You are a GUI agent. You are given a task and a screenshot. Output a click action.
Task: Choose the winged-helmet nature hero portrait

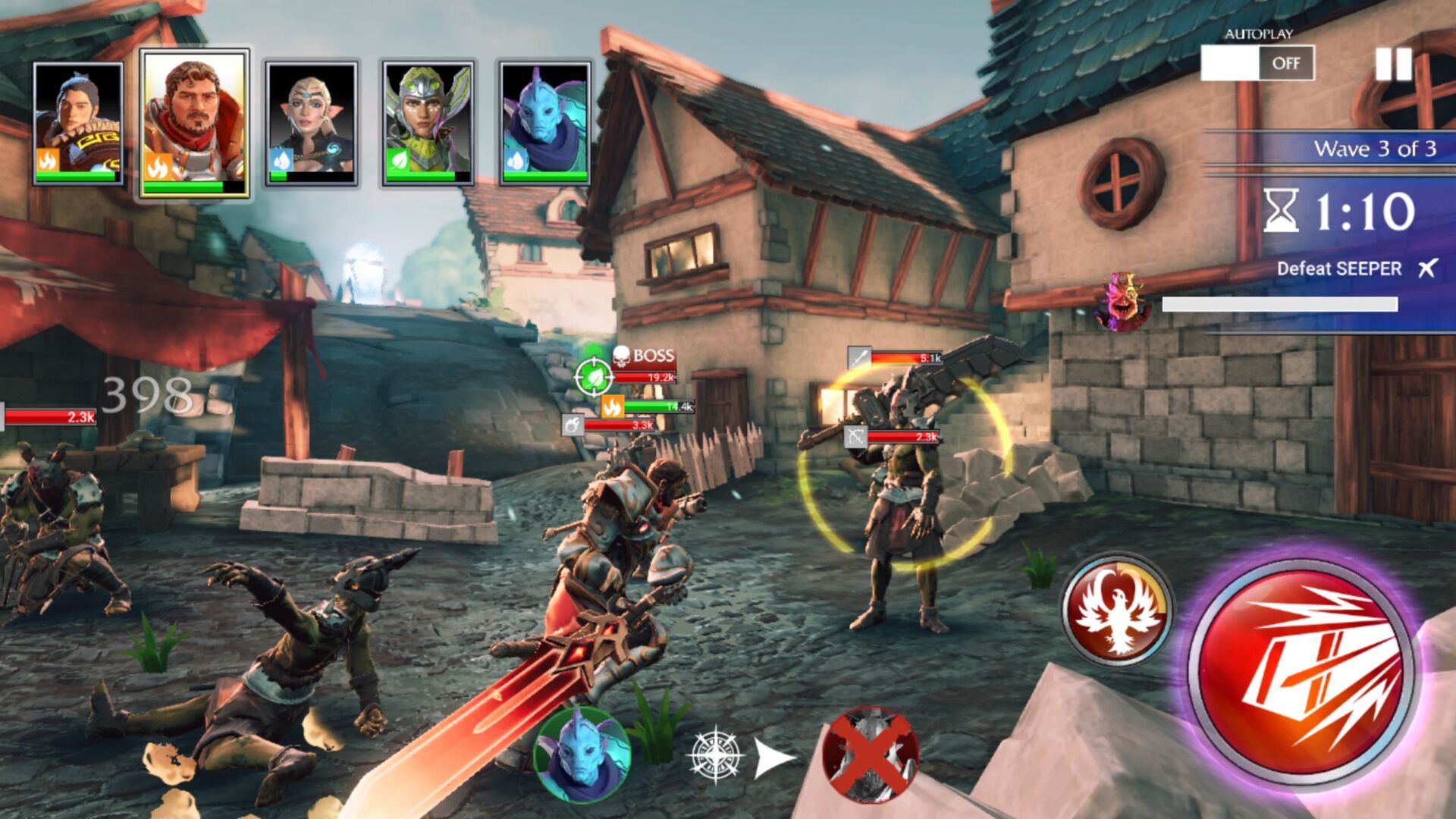tap(428, 124)
